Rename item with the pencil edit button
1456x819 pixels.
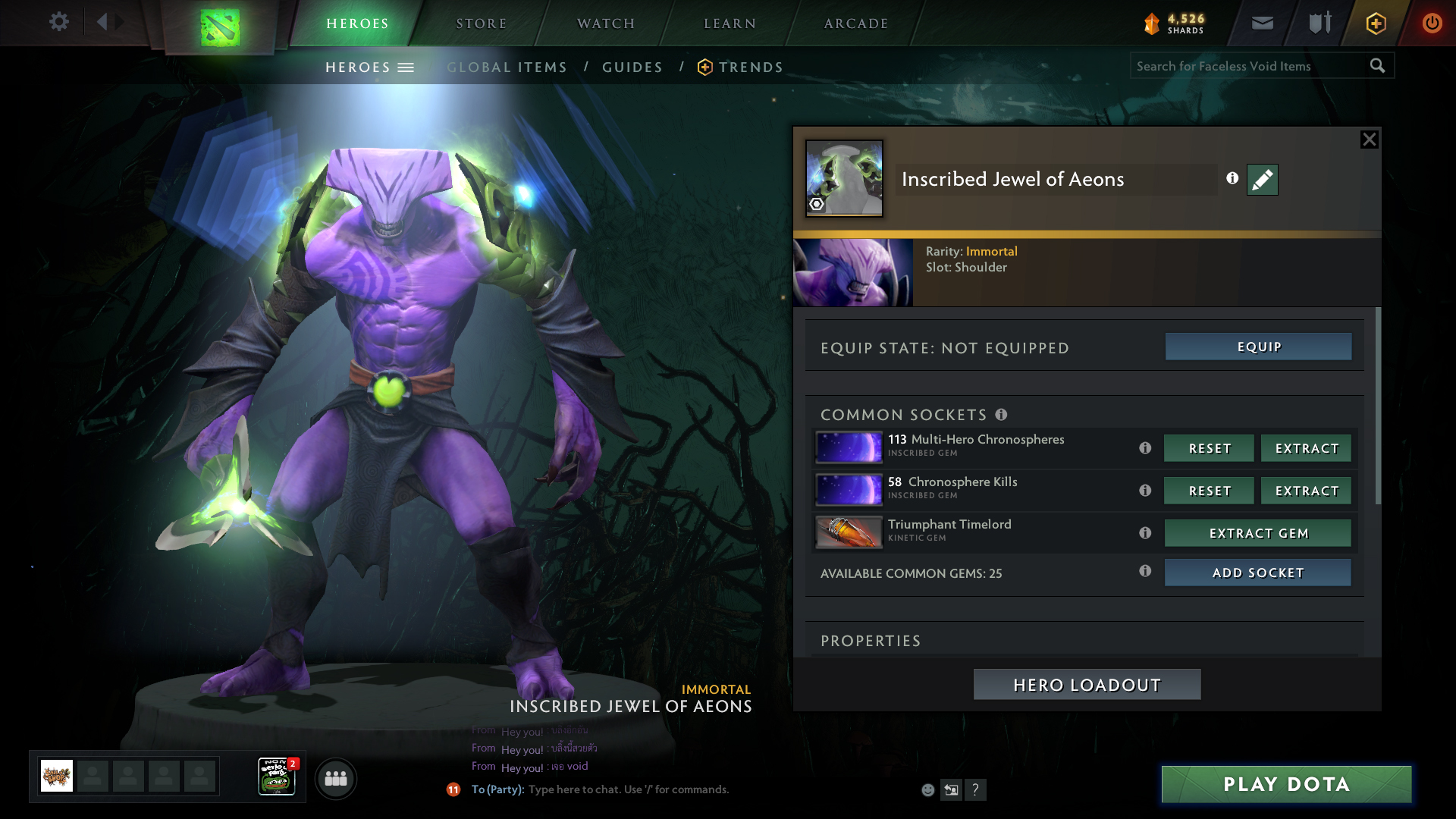point(1262,180)
